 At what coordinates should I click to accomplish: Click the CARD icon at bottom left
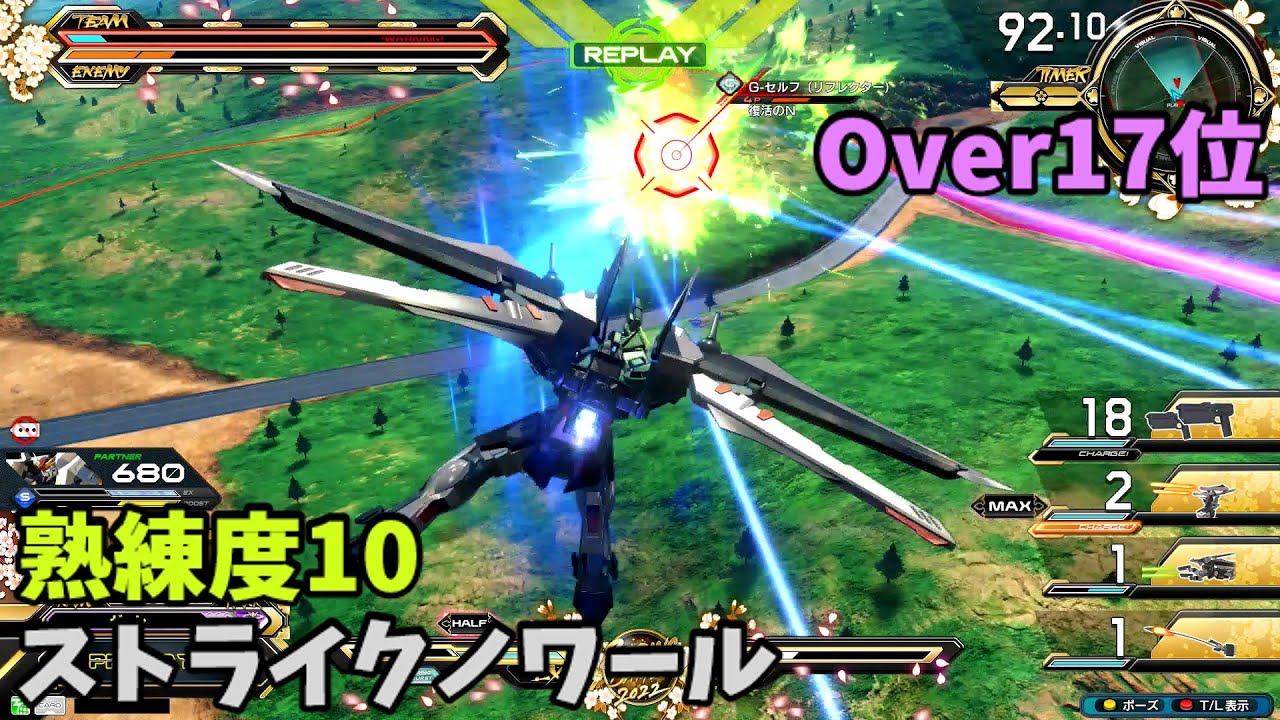[x=50, y=706]
